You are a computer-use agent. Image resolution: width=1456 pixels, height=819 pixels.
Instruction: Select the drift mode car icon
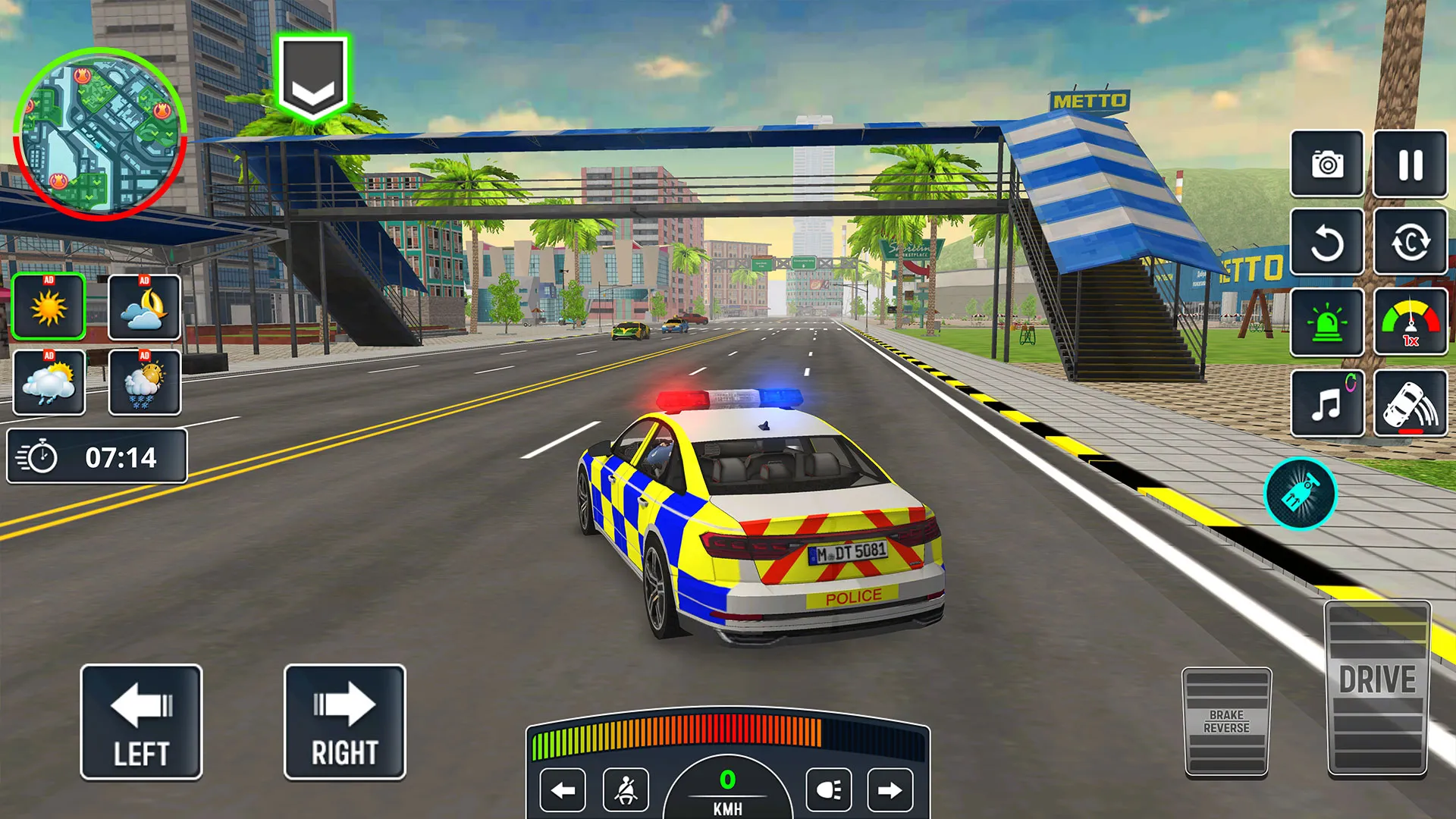click(x=1410, y=402)
